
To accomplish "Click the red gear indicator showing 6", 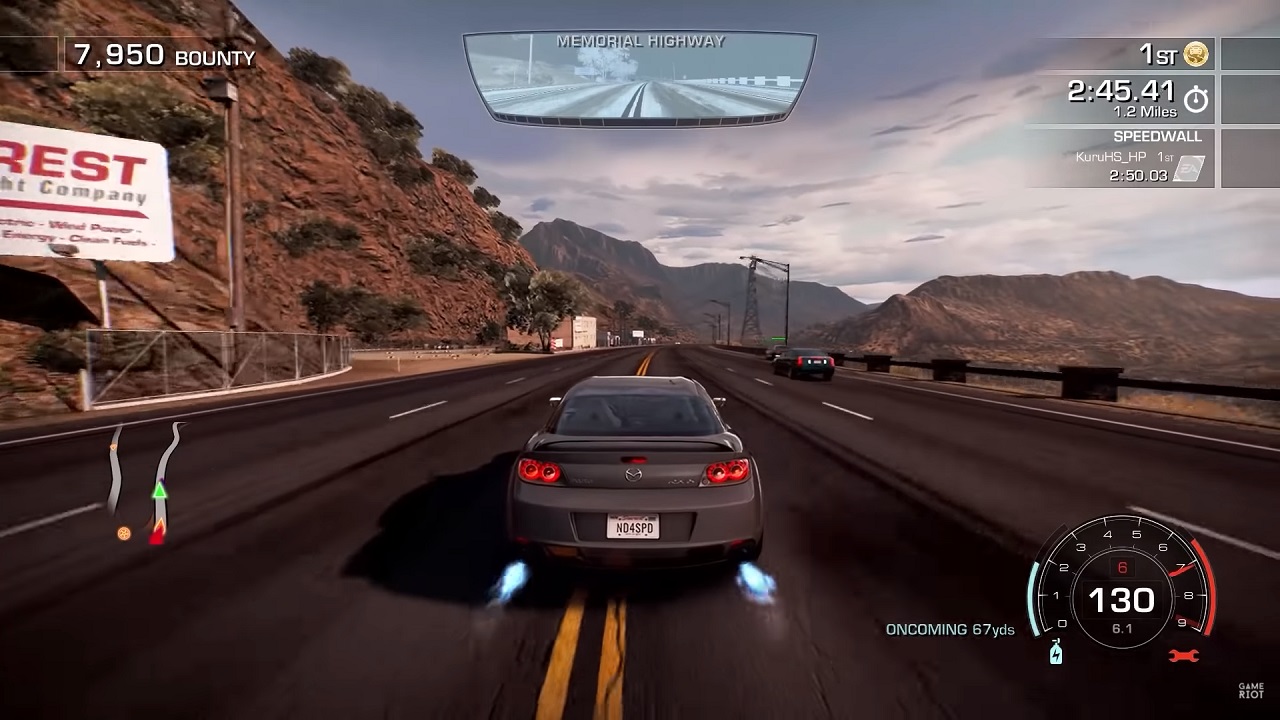I will (1123, 566).
